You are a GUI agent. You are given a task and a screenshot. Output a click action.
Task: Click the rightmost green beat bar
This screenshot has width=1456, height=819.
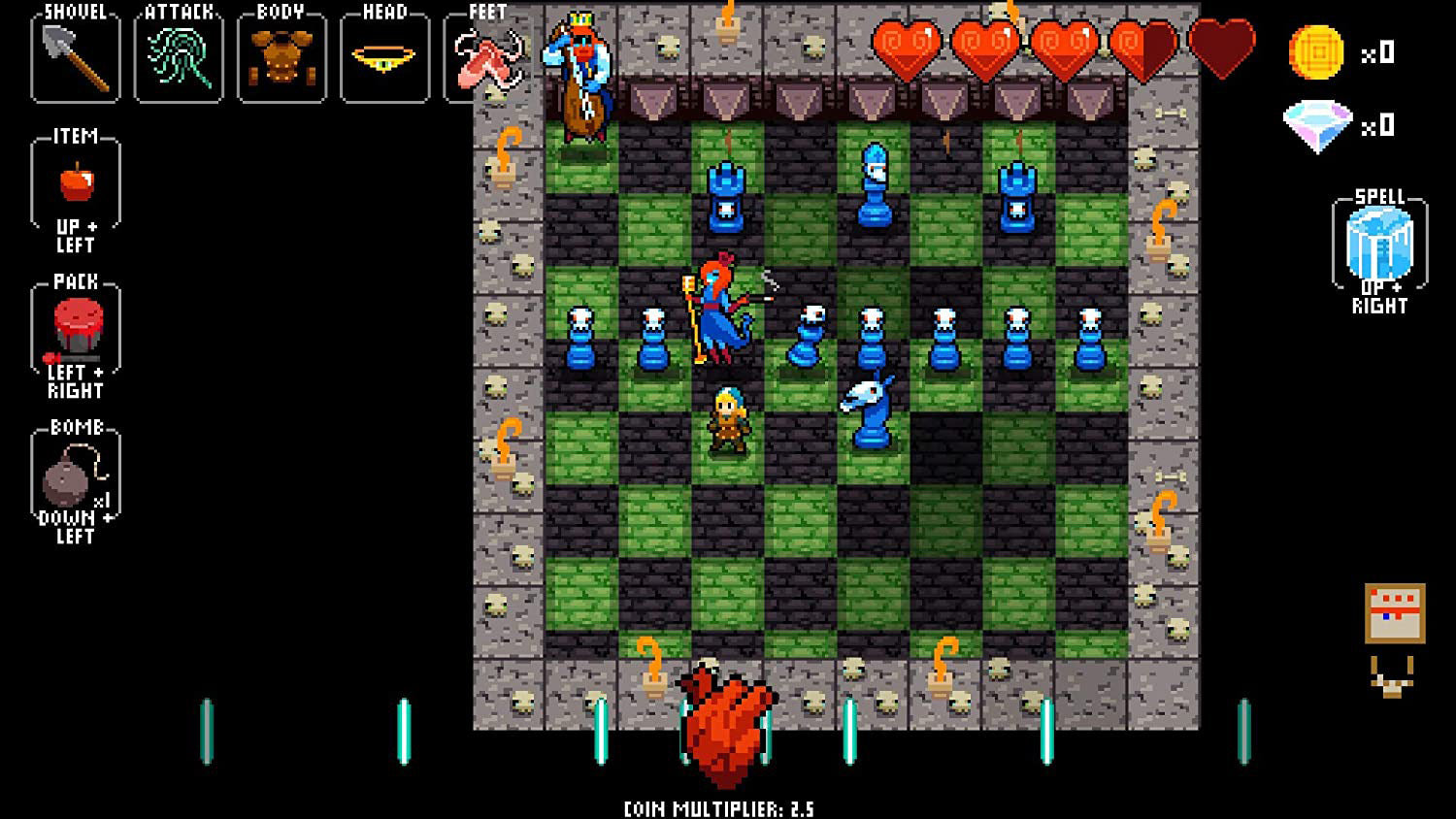(1245, 730)
